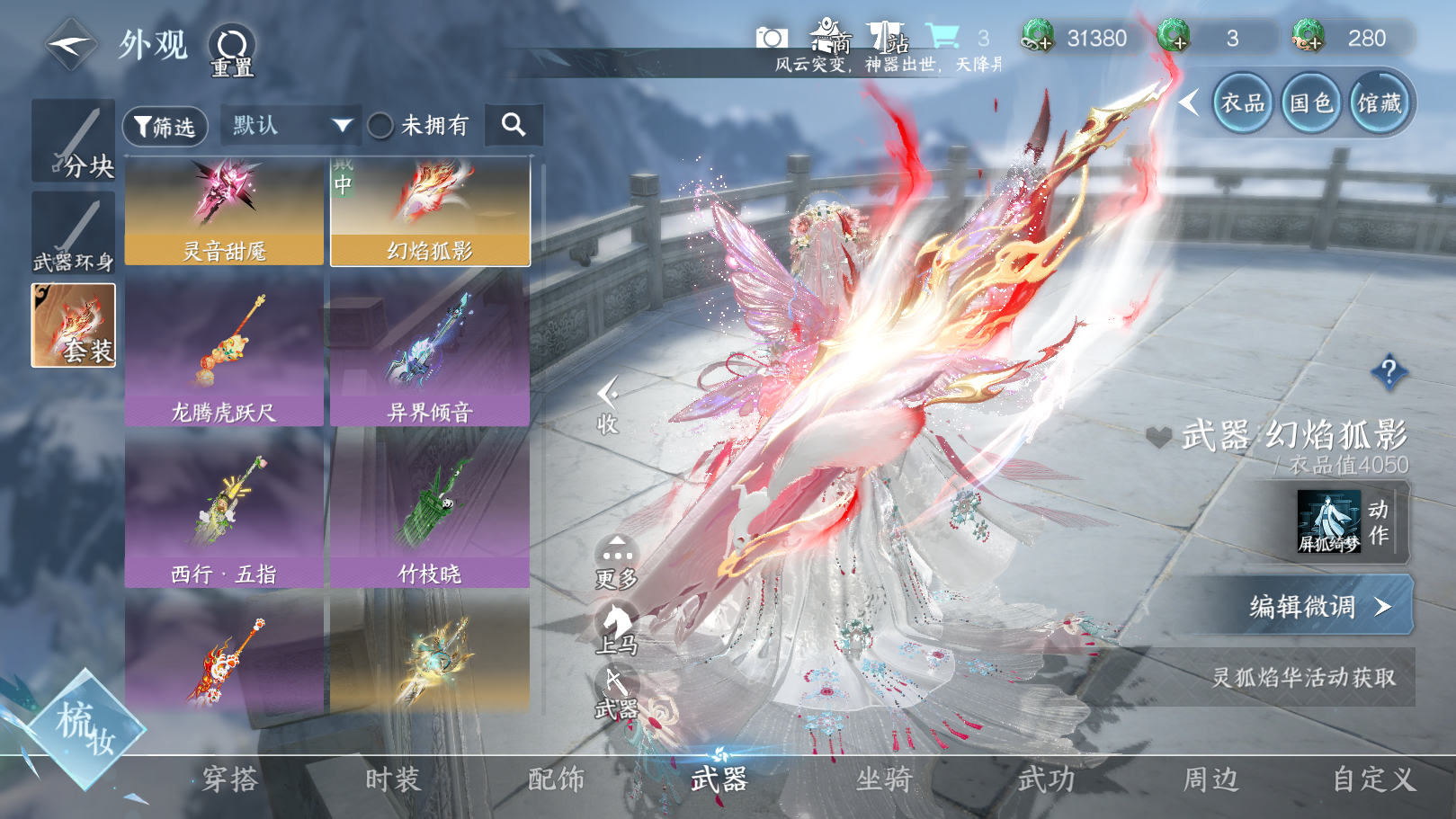Switch to the 坐骑 mount tab

click(883, 779)
